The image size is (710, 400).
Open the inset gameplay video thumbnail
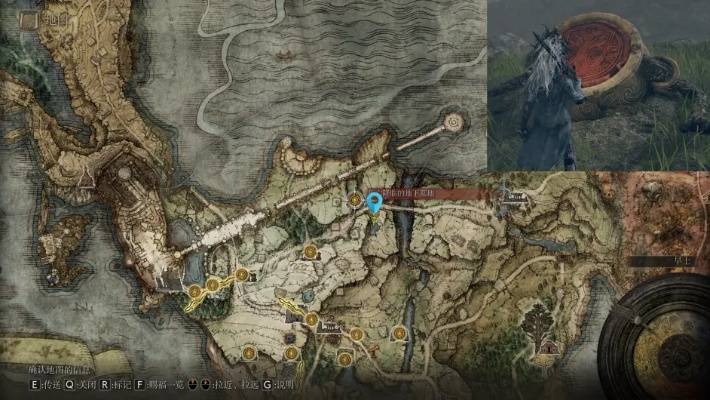click(x=598, y=85)
